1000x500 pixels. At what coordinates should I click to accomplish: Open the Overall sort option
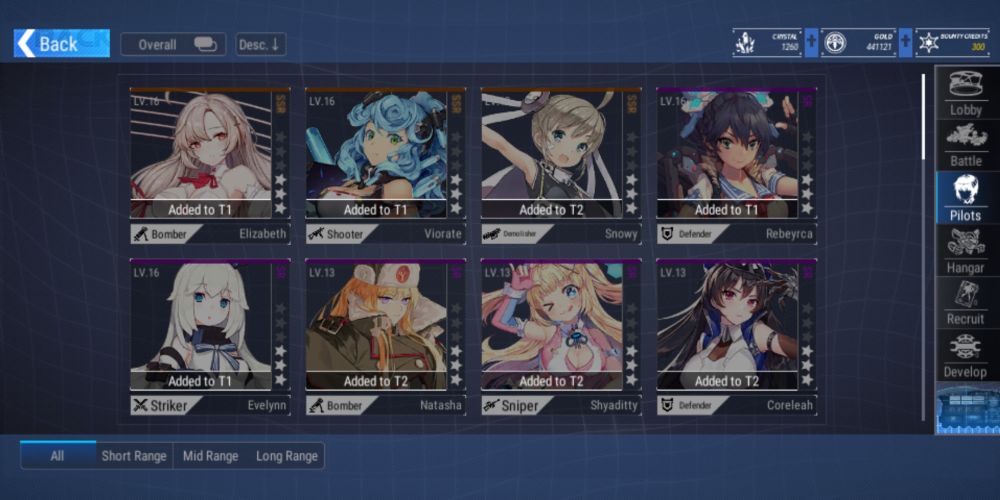point(172,44)
